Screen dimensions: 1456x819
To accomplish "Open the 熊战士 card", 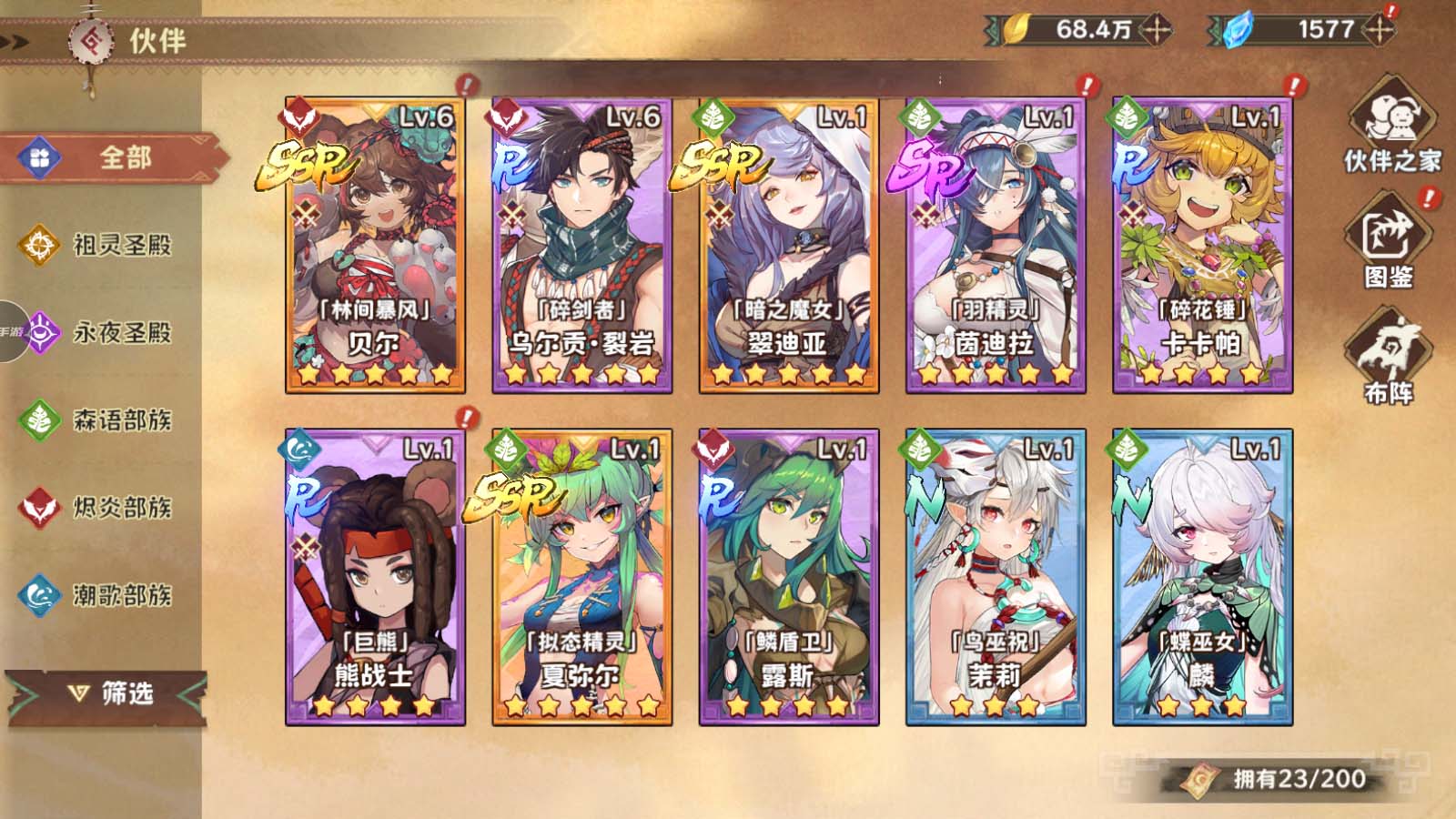I will (375, 578).
